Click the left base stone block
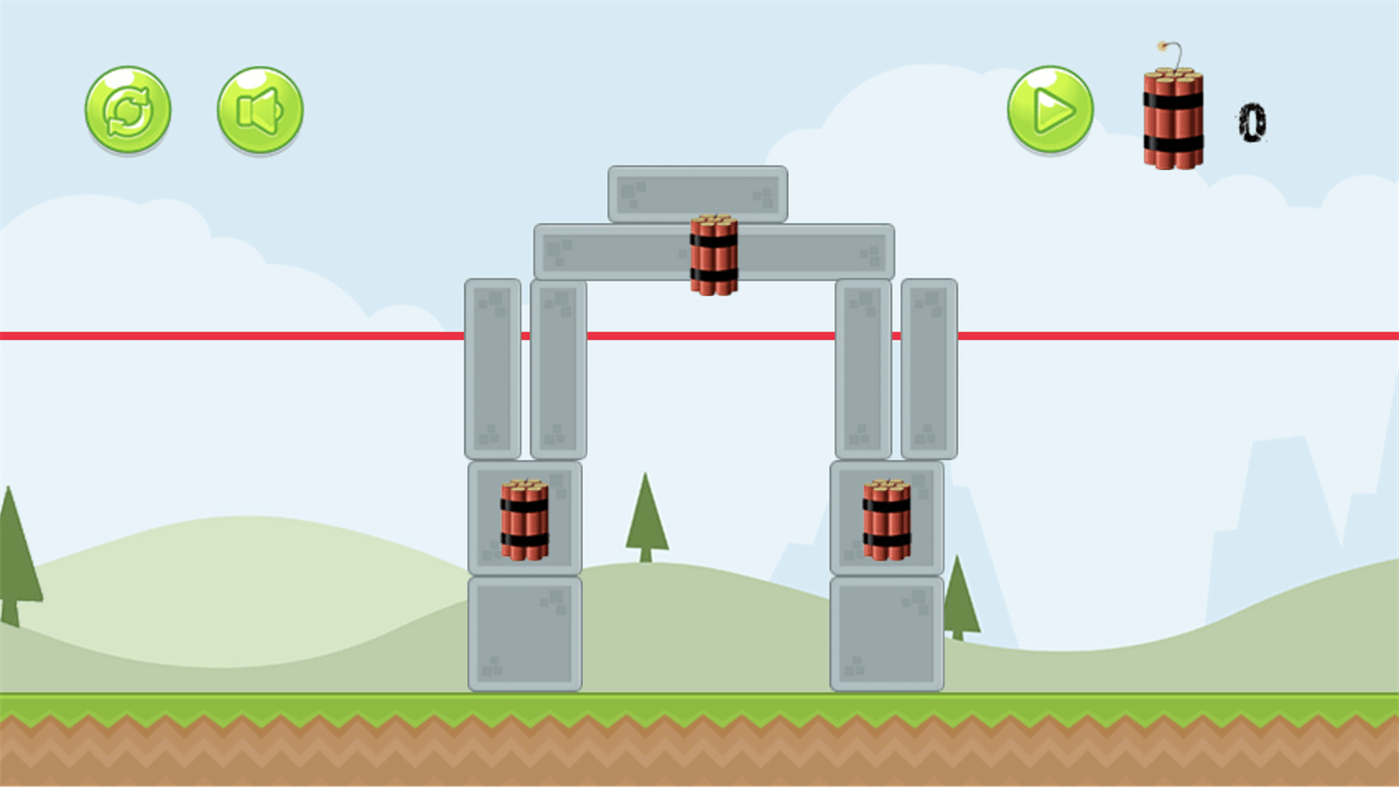 524,630
